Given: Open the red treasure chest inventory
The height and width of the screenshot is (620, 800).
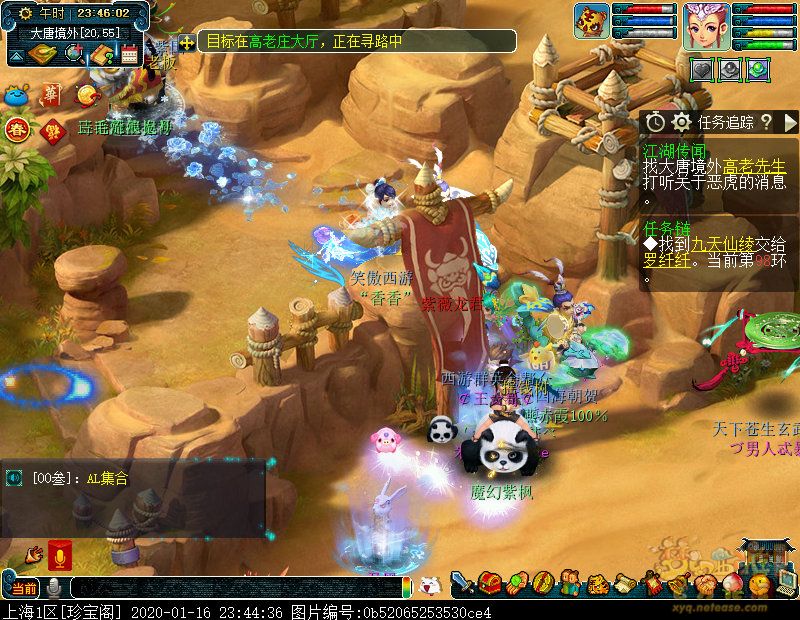Looking at the screenshot, I should pos(489,582).
